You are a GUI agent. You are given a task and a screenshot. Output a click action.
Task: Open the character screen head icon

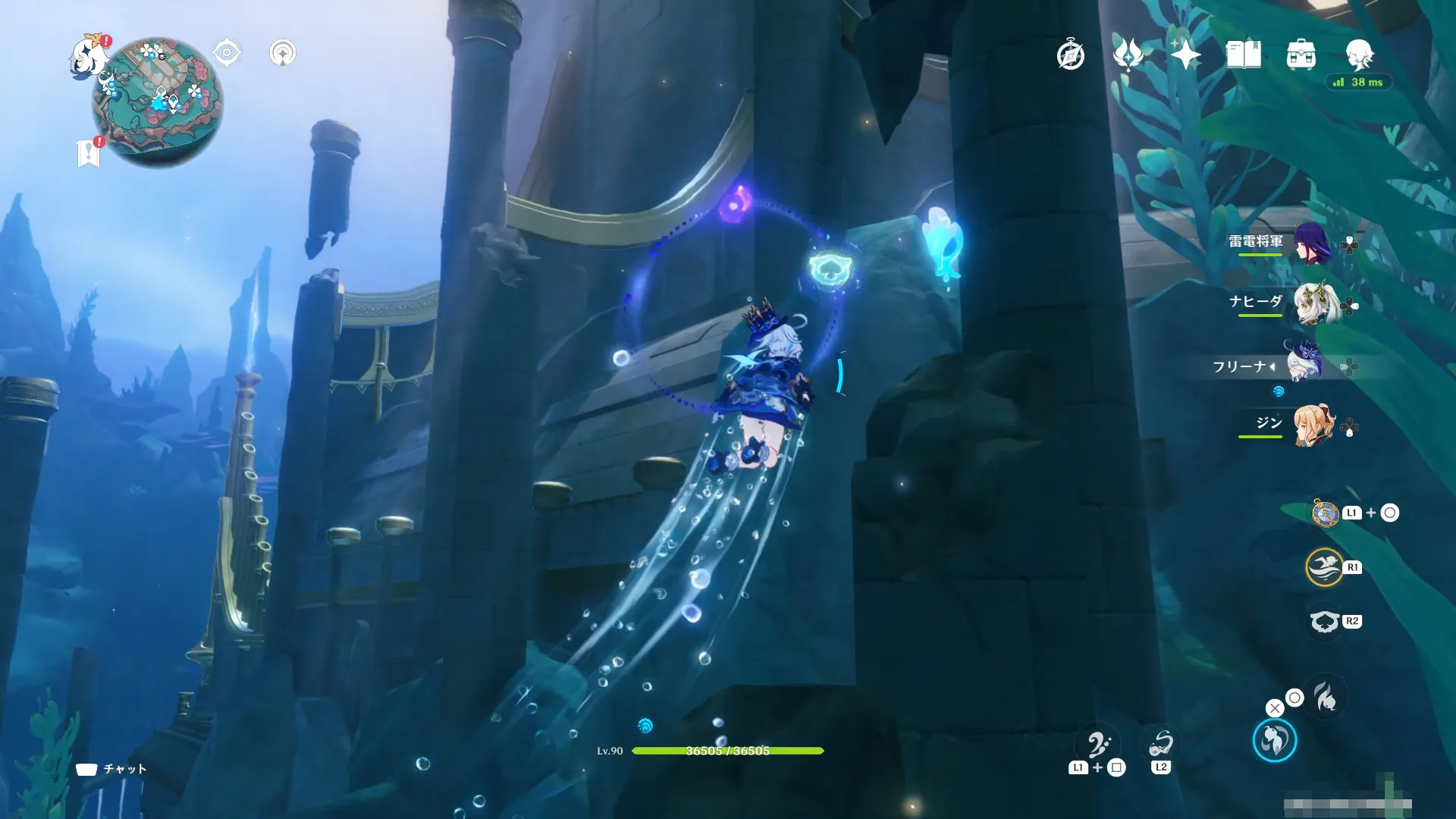click(x=1359, y=55)
